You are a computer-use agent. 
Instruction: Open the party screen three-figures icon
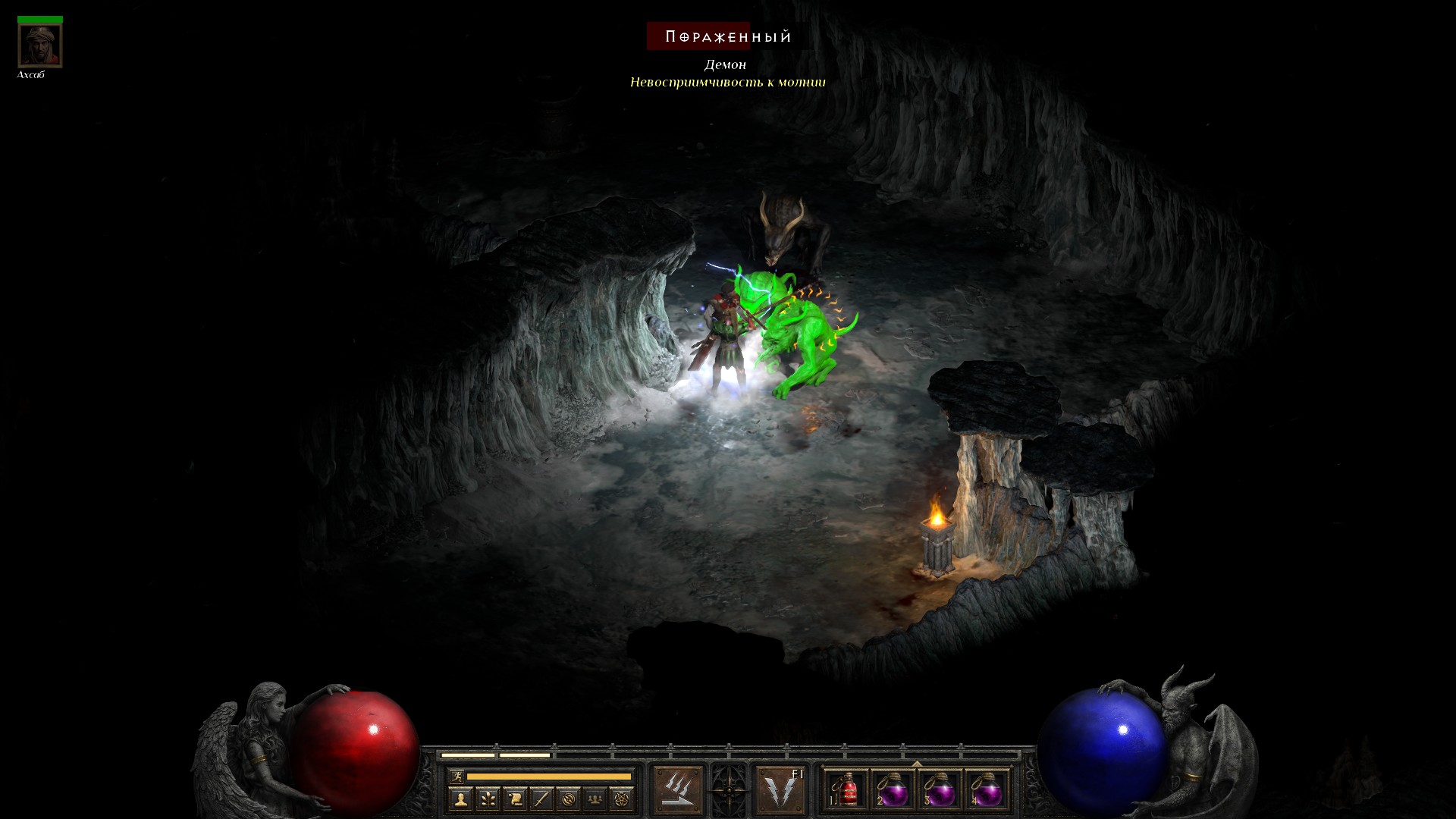[595, 799]
